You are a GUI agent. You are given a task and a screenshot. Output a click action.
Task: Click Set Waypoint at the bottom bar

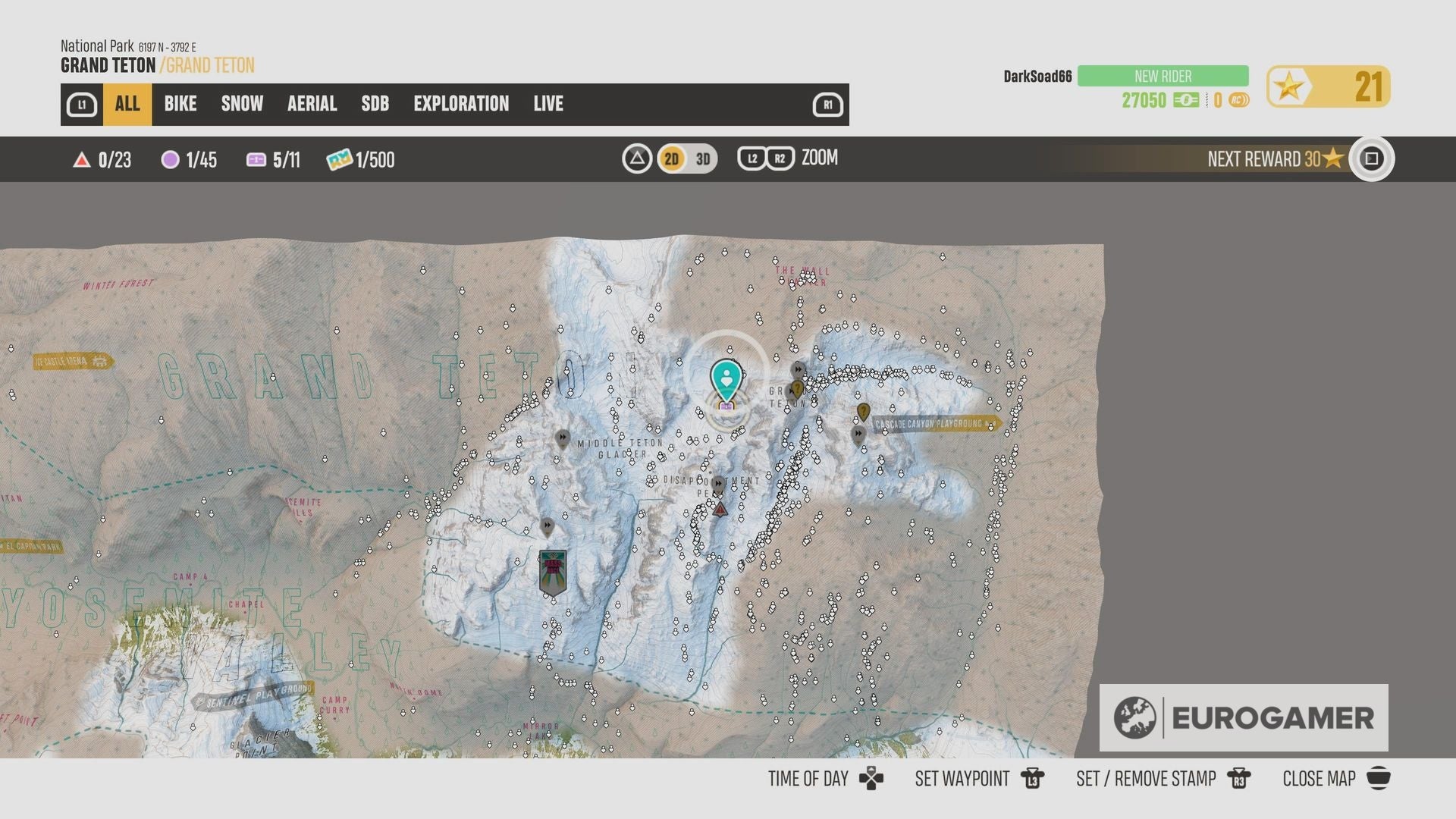(x=962, y=779)
